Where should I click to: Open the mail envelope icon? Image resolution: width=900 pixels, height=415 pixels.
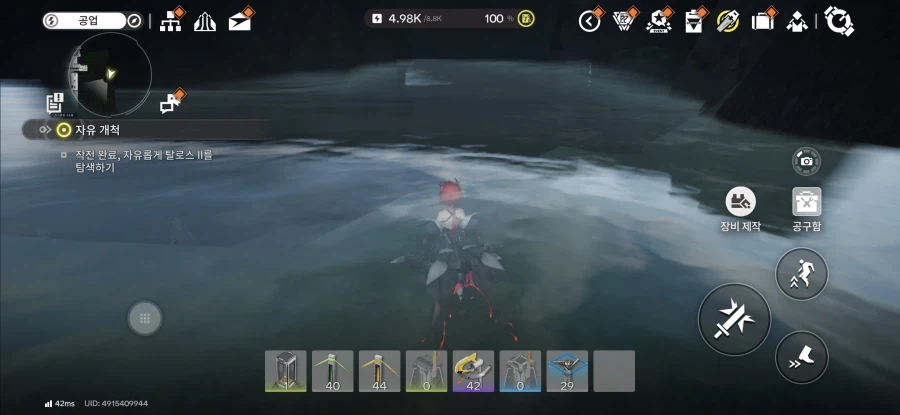tap(239, 20)
